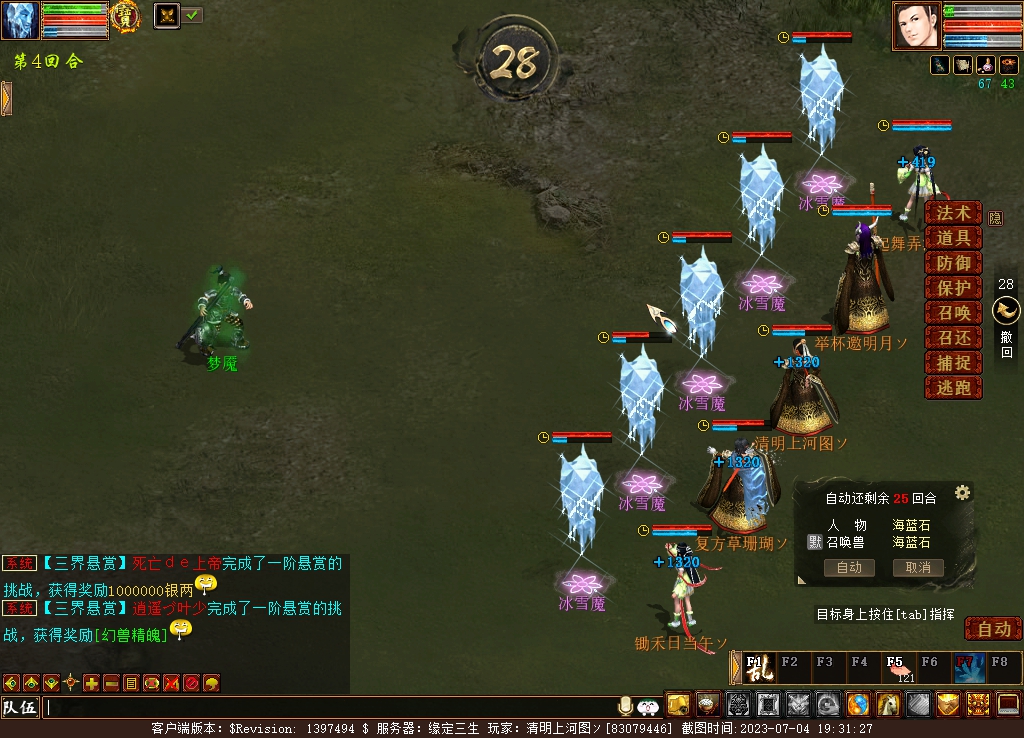1024x738 pixels.
Task: Choose the 捕捉 capture command
Action: click(x=952, y=363)
